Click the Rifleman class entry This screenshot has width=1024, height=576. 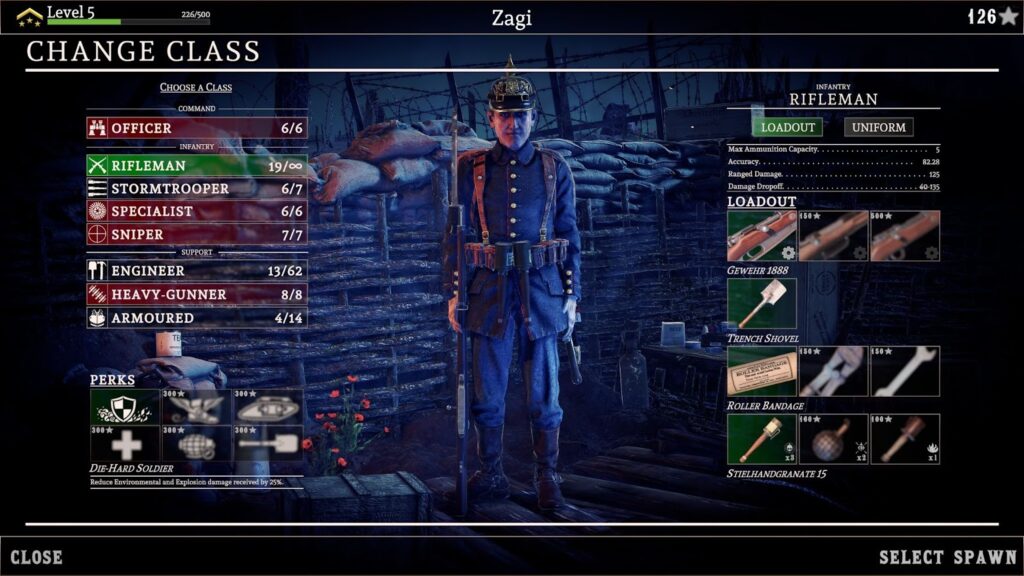(196, 165)
